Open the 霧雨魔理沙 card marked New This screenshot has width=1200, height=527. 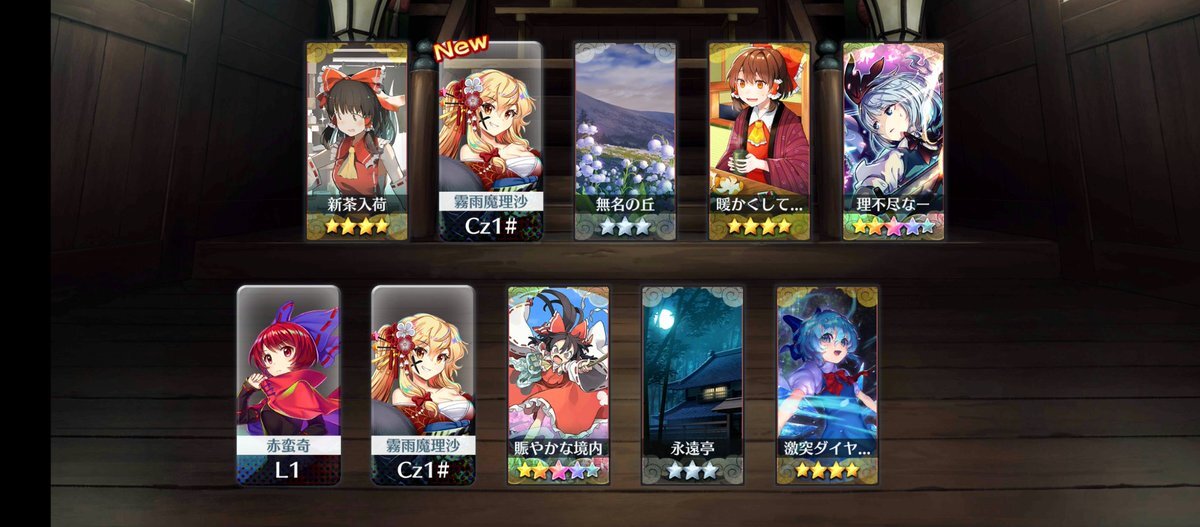pyautogui.click(x=491, y=140)
